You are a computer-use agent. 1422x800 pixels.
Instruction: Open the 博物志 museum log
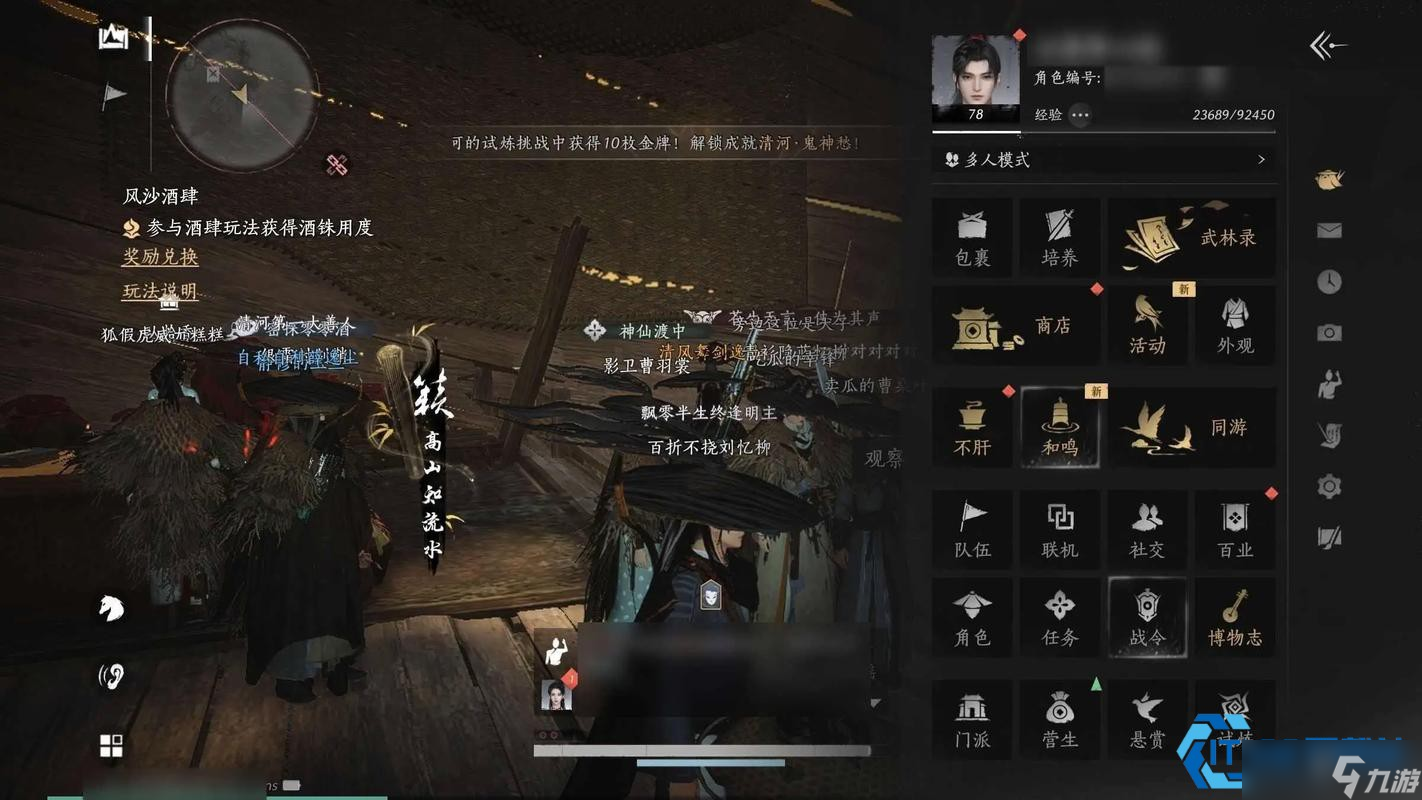pyautogui.click(x=1235, y=618)
